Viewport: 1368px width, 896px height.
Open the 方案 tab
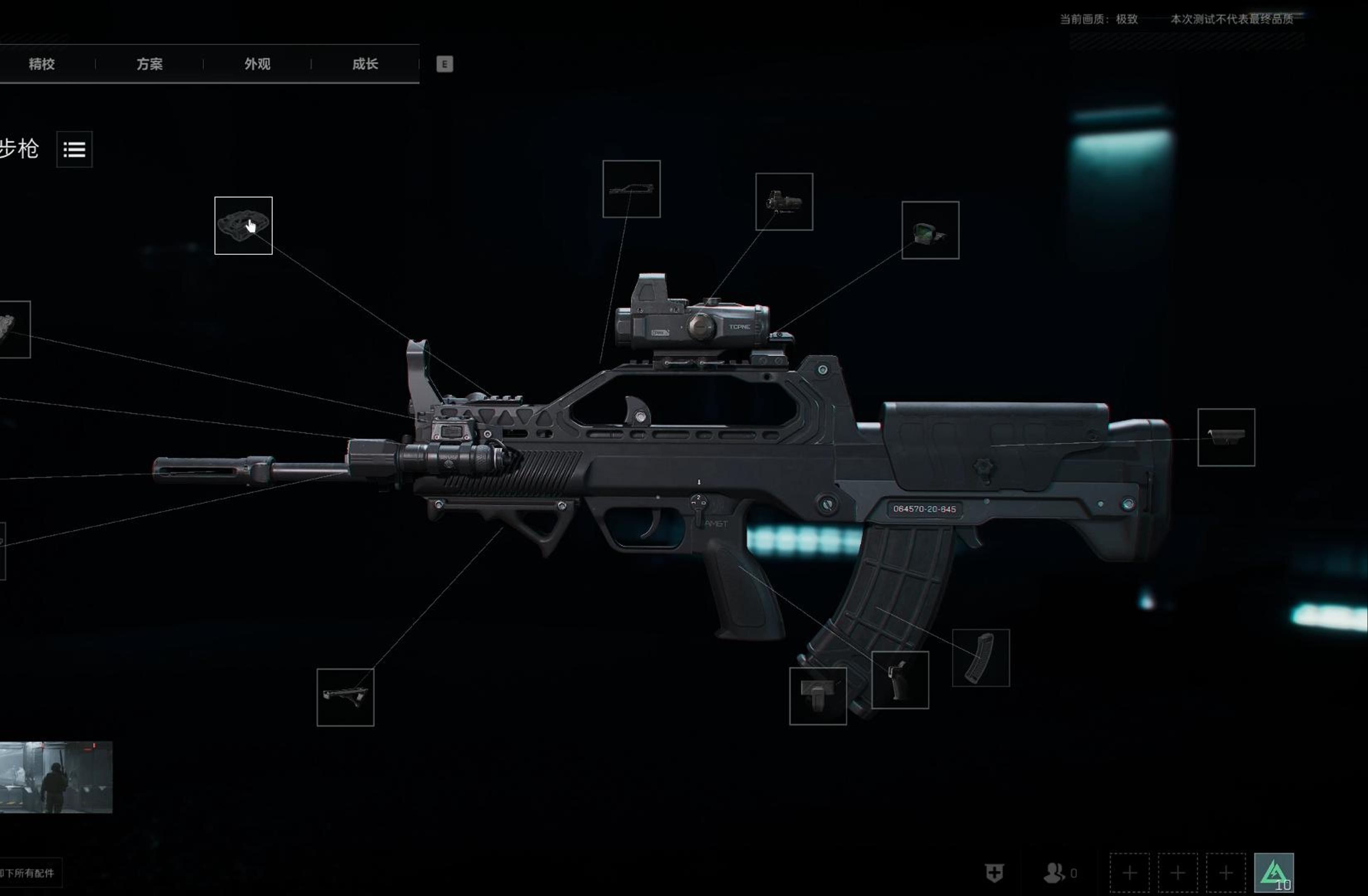(x=149, y=64)
